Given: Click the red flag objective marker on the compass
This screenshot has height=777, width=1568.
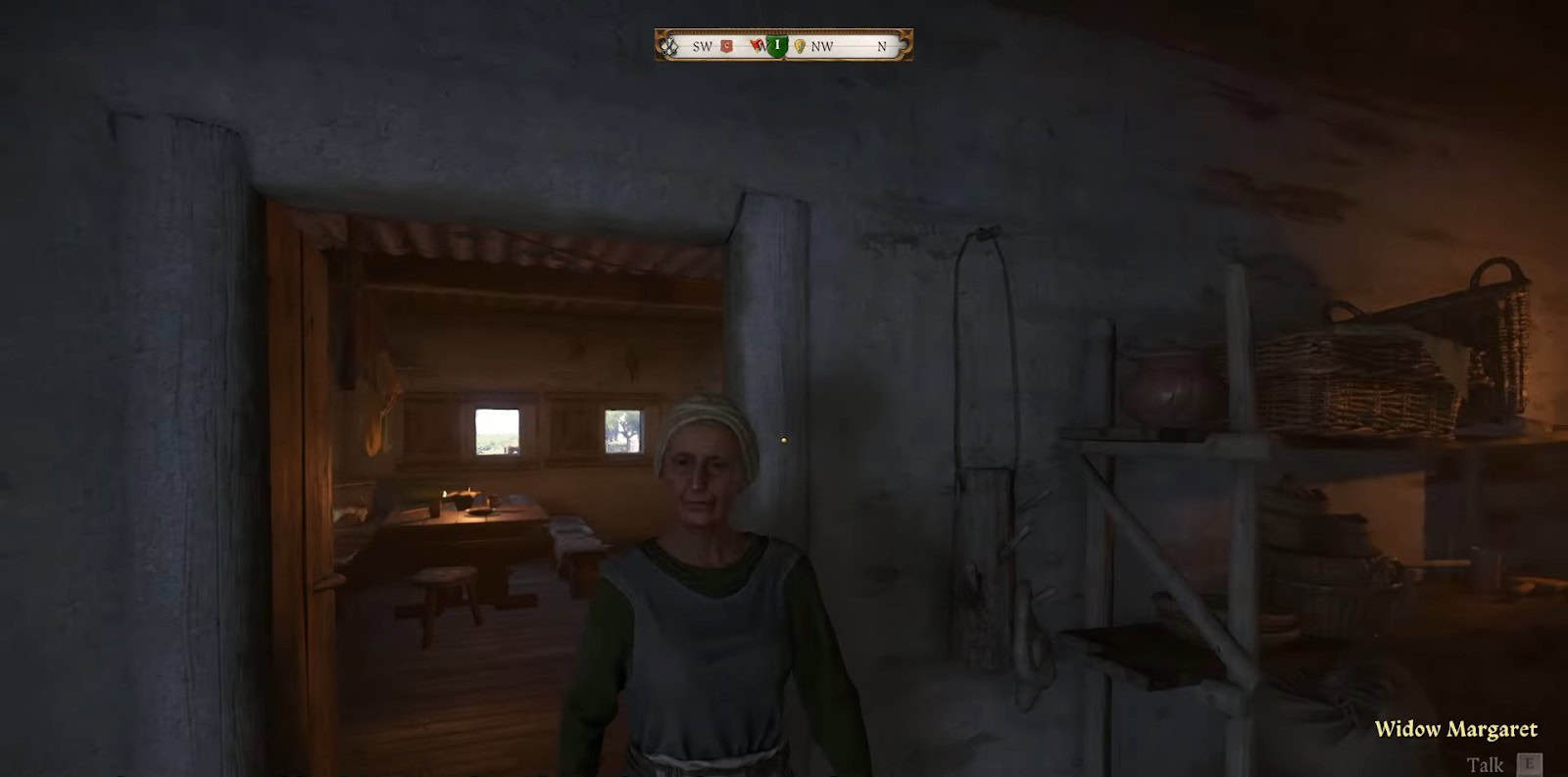Looking at the screenshot, I should pos(756,44).
